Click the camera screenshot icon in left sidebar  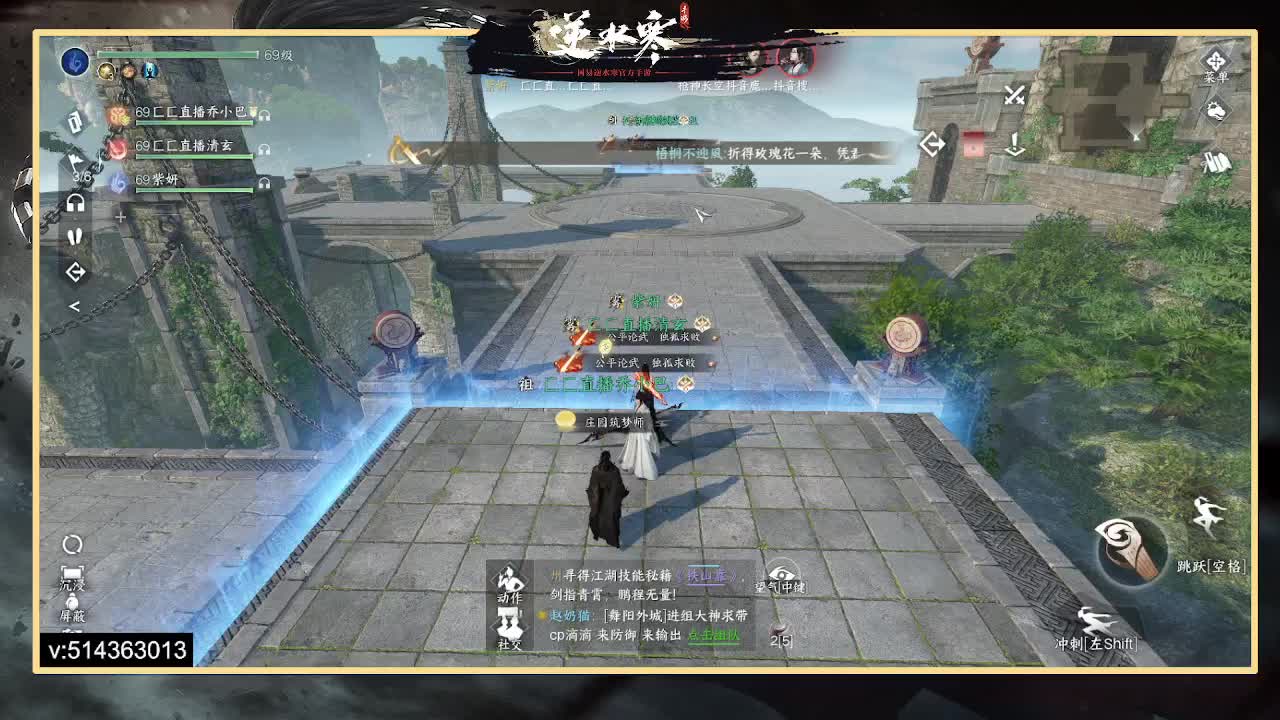pyautogui.click(x=73, y=122)
